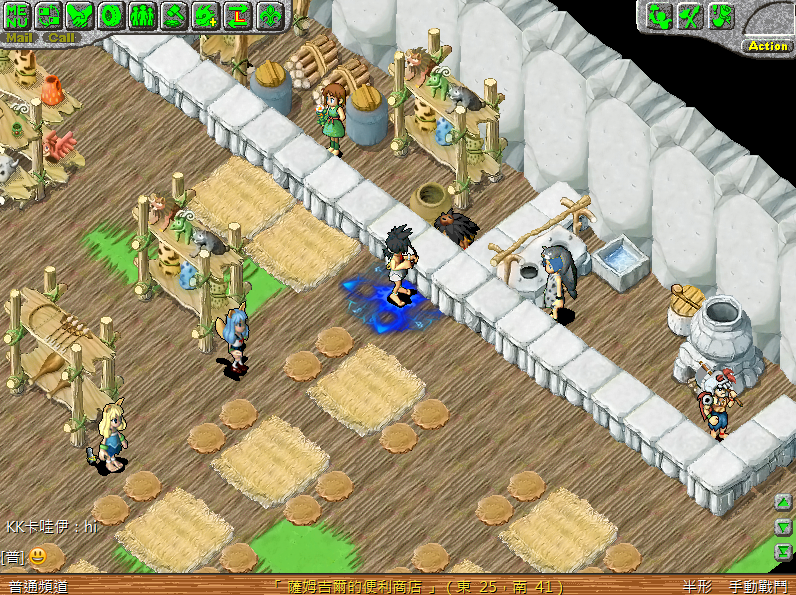Viewport: 796px width, 595px height.
Task: Select the handshake trade icon
Action: pos(81,15)
